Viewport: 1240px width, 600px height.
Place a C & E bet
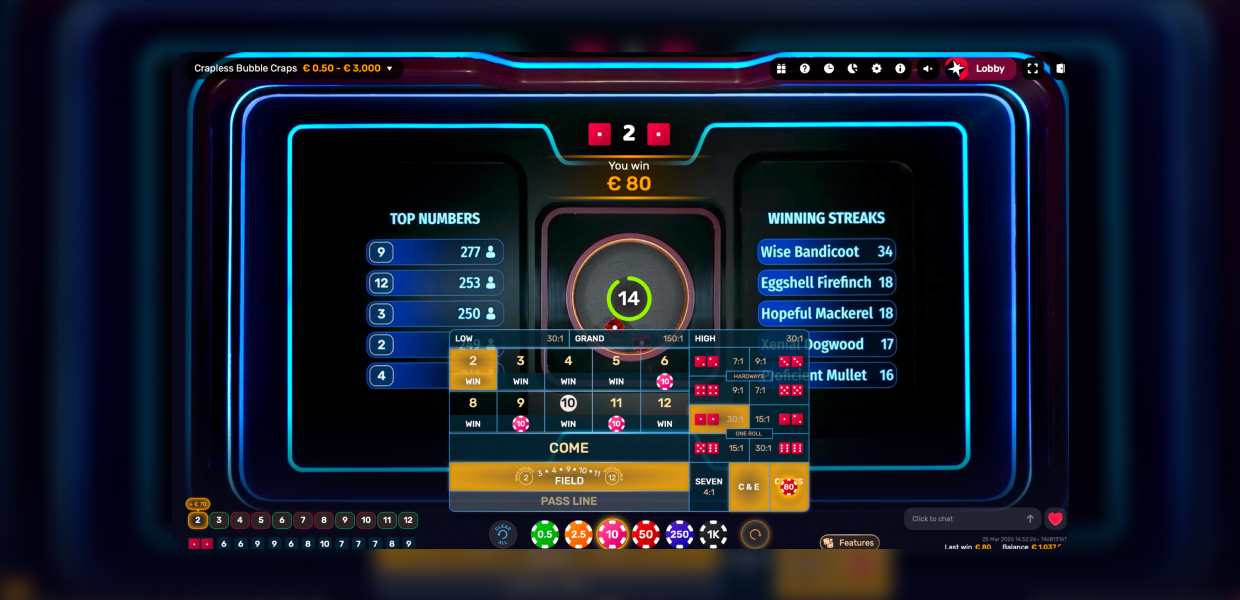pos(748,487)
